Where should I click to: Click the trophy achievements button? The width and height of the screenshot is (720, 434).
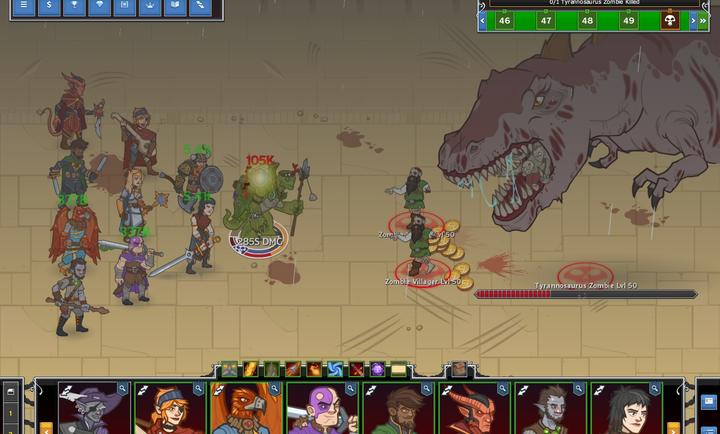[x=73, y=6]
